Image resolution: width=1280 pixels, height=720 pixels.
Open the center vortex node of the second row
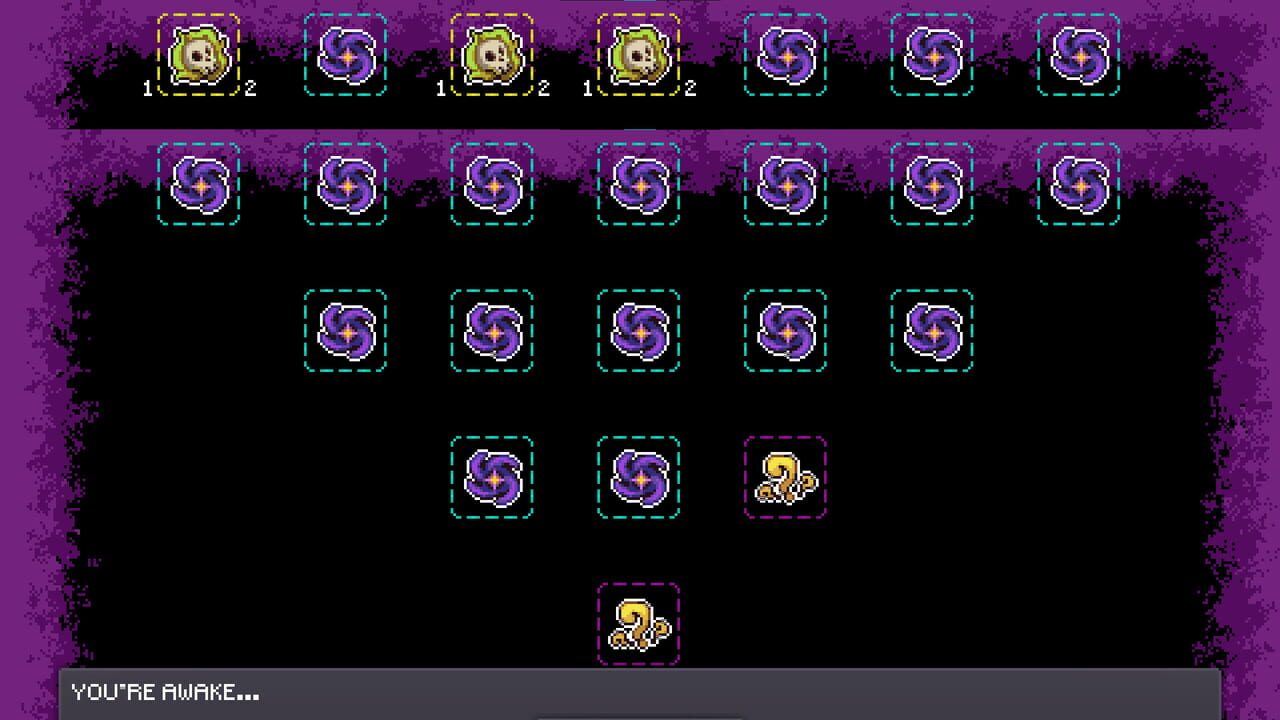(x=637, y=186)
